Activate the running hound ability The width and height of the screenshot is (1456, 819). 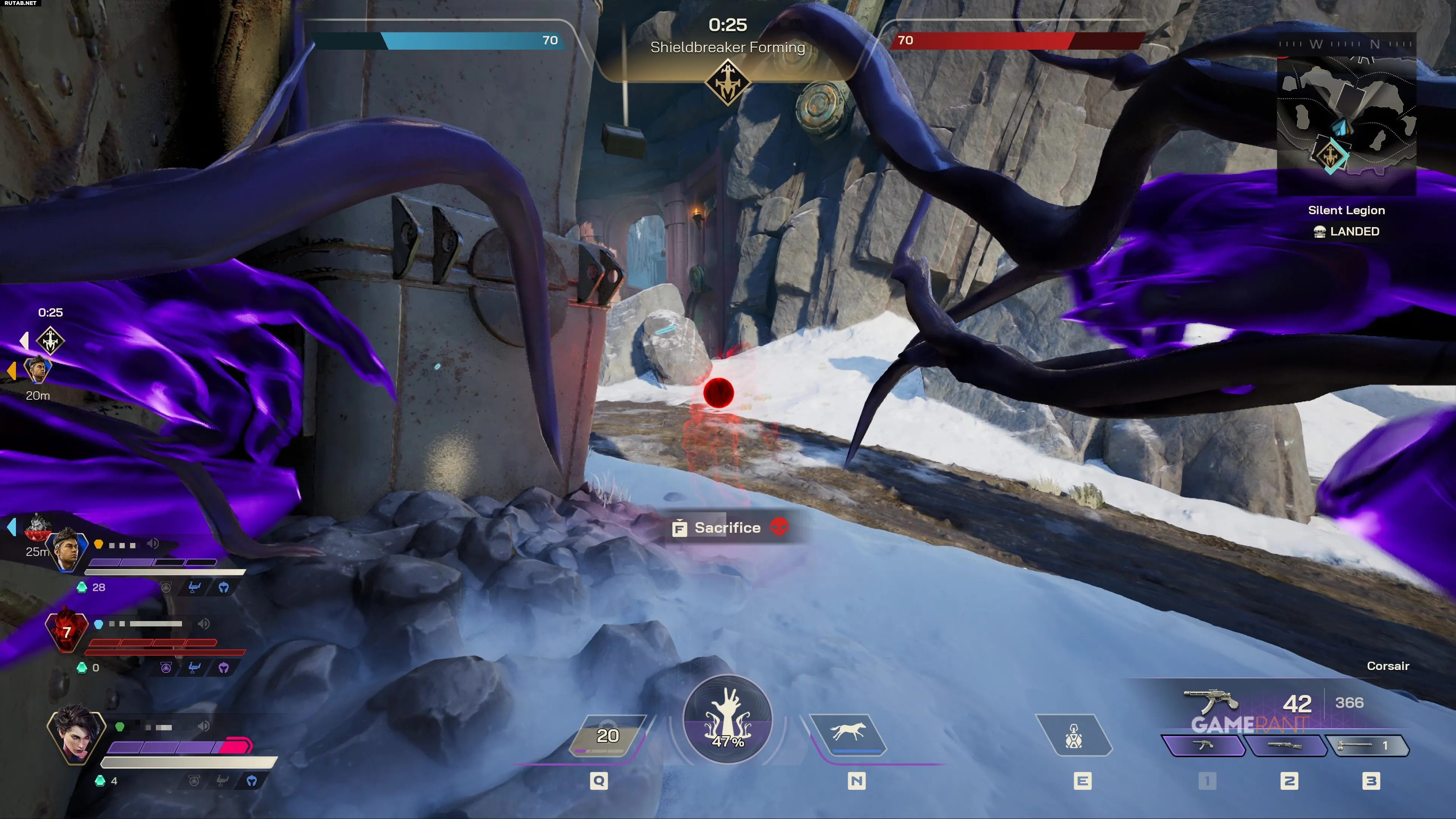pos(848,734)
